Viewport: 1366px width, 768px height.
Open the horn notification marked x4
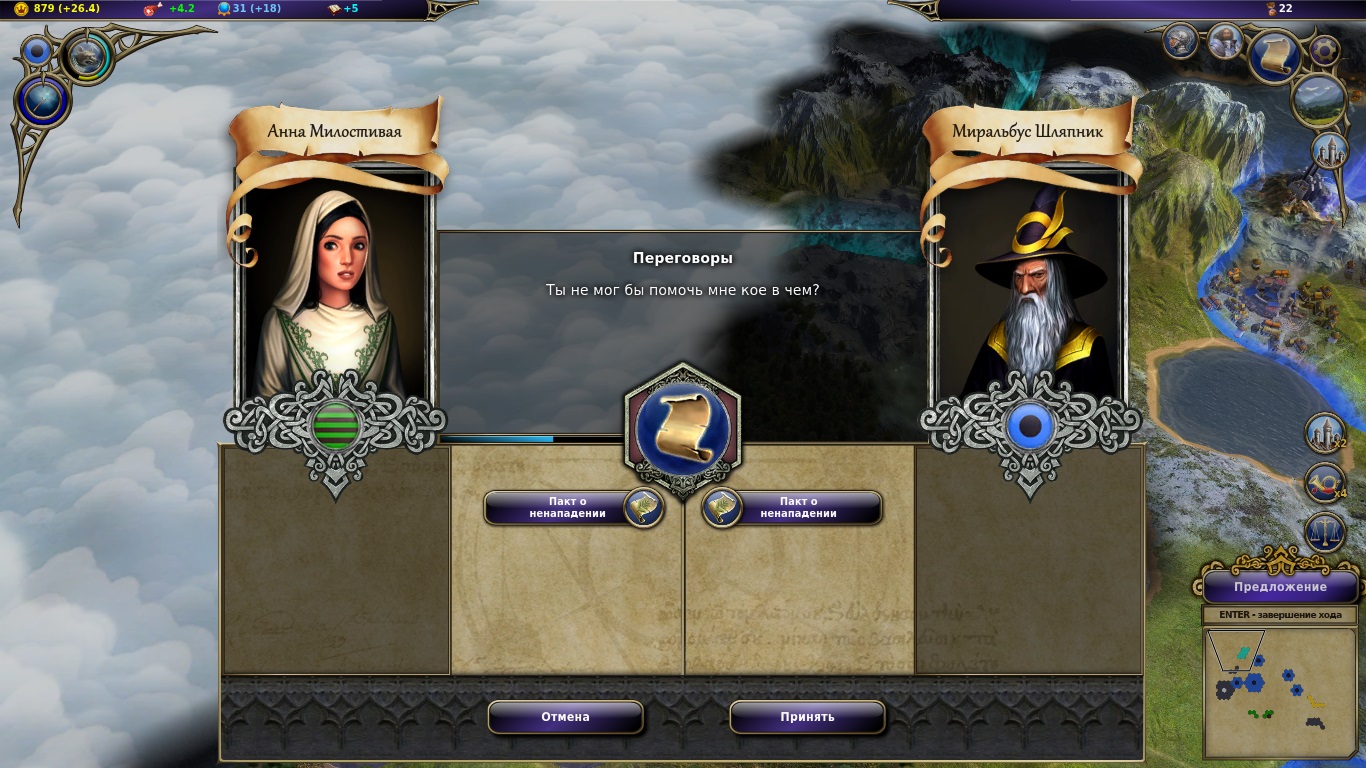(x=1325, y=482)
